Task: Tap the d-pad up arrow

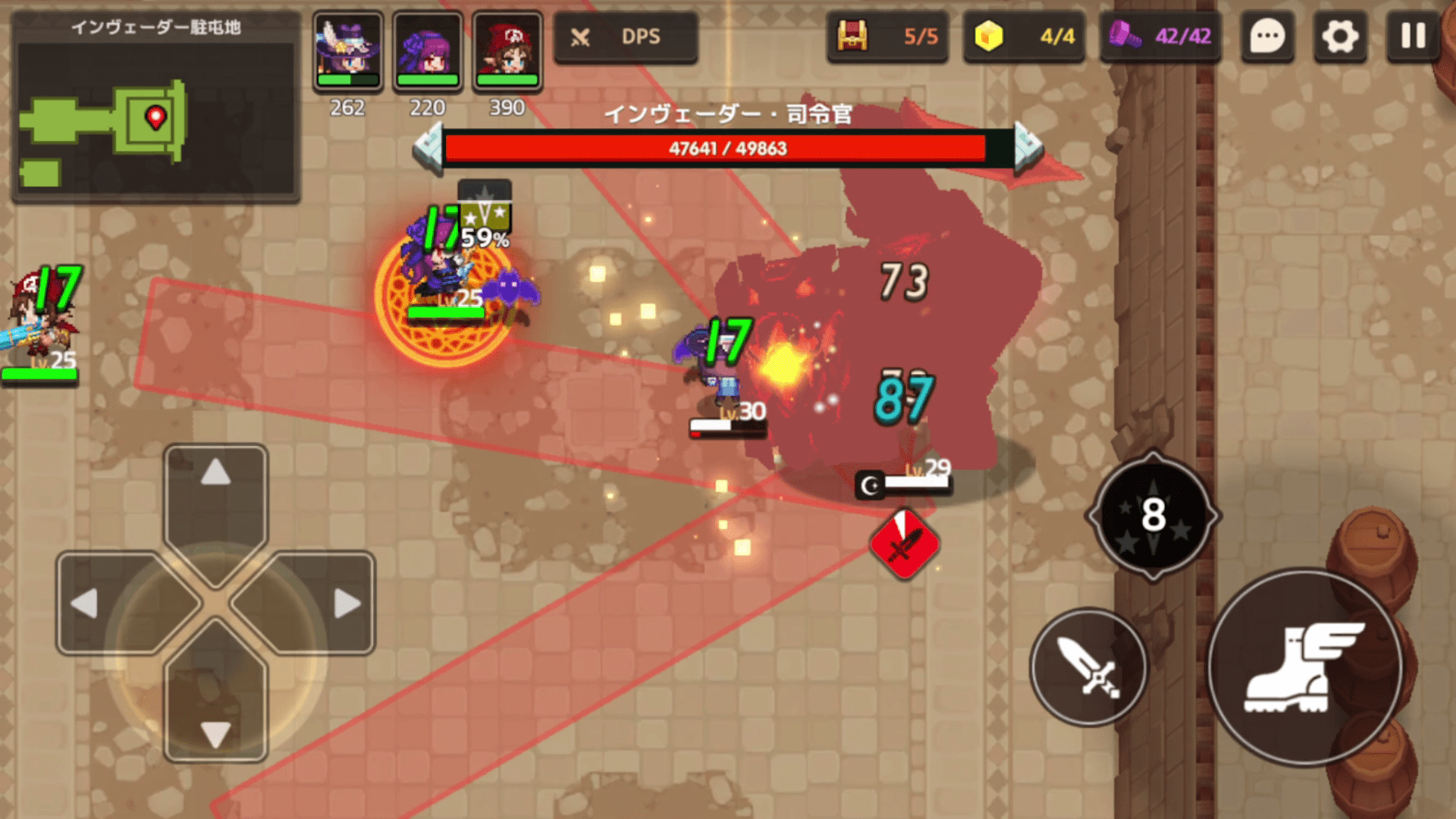Action: point(216,474)
